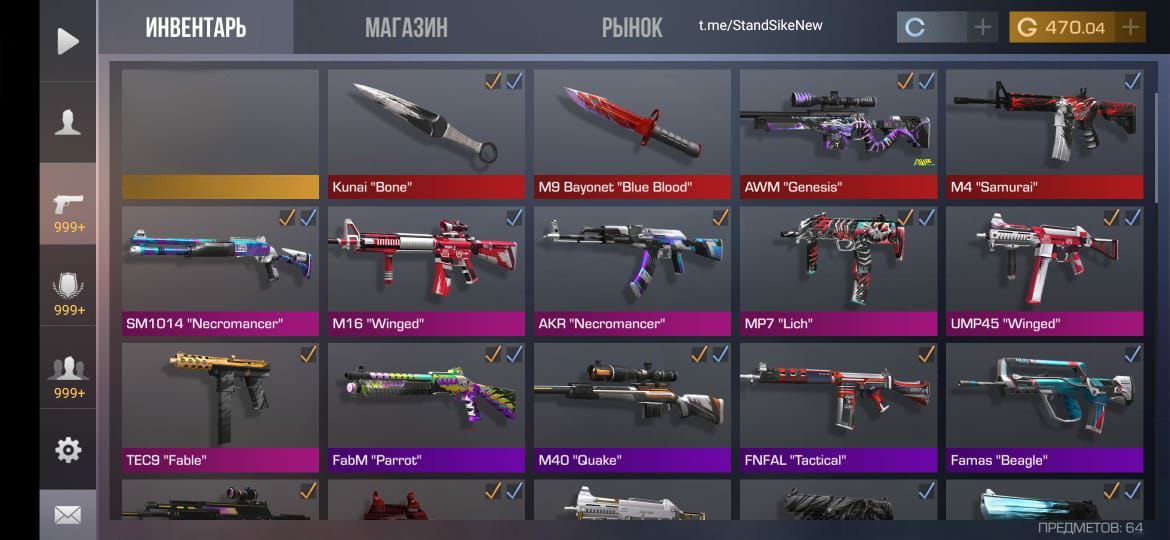Select the Kunai "Bone" knife

[426, 132]
